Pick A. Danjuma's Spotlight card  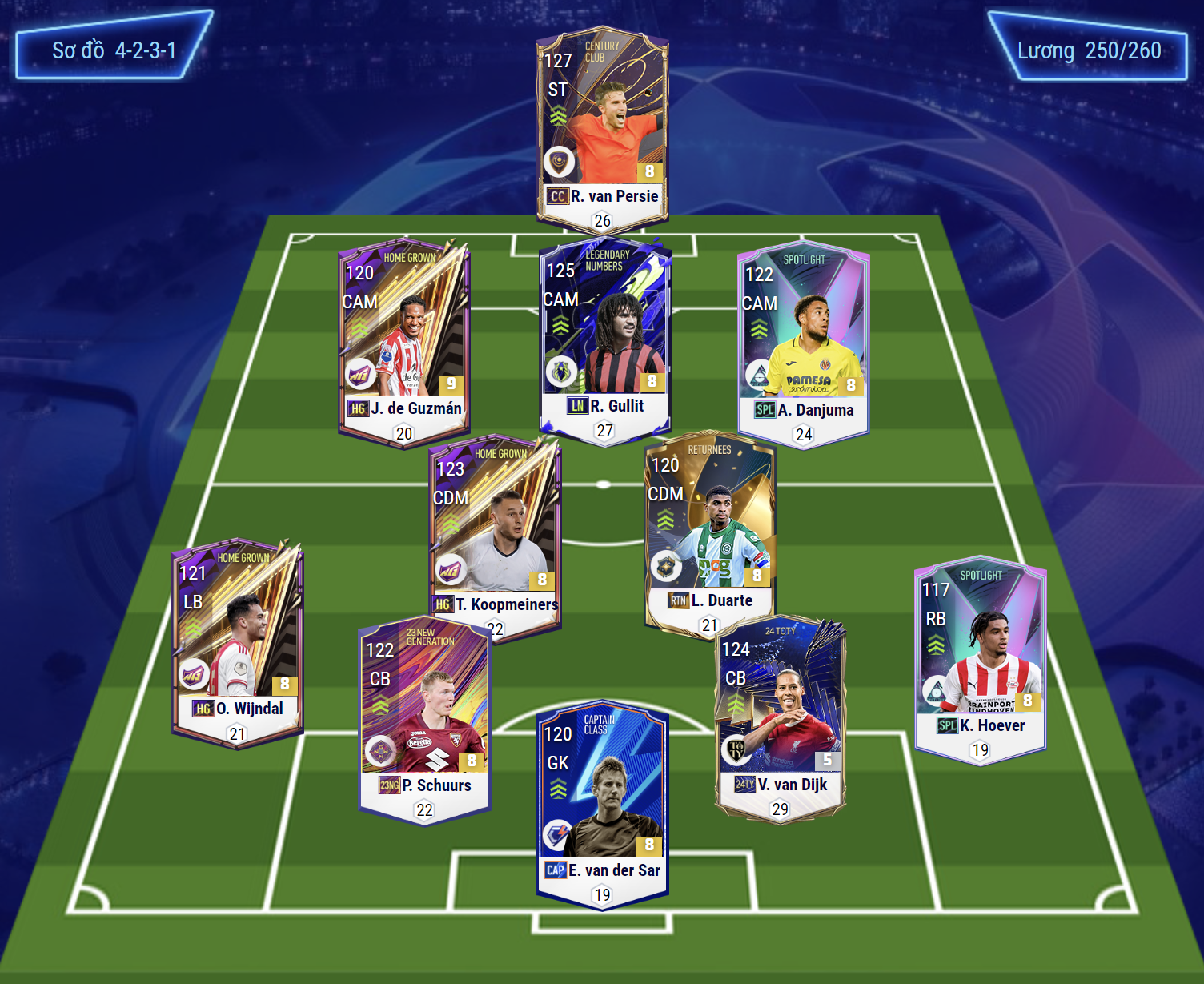[803, 340]
